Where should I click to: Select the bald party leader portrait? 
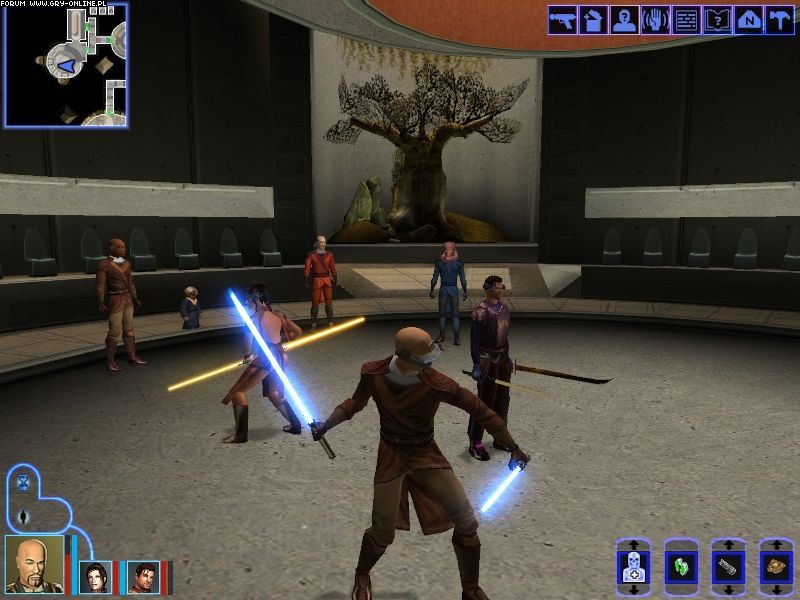[x=34, y=565]
